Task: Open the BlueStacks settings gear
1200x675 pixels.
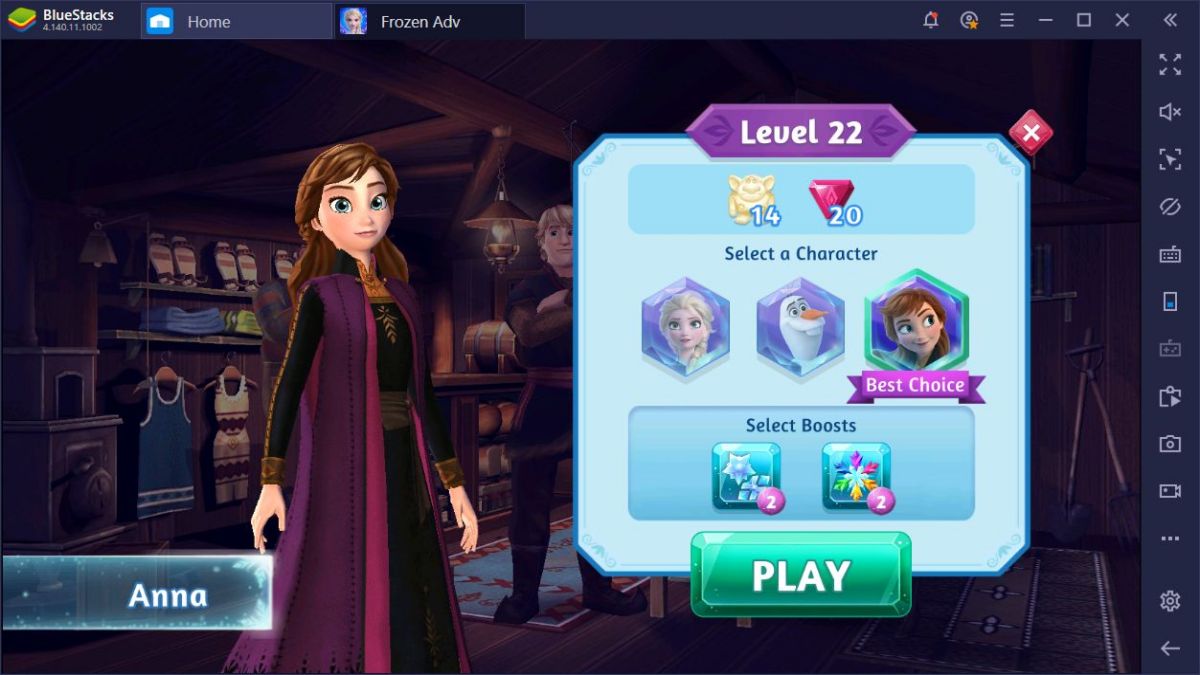Action: coord(1170,601)
